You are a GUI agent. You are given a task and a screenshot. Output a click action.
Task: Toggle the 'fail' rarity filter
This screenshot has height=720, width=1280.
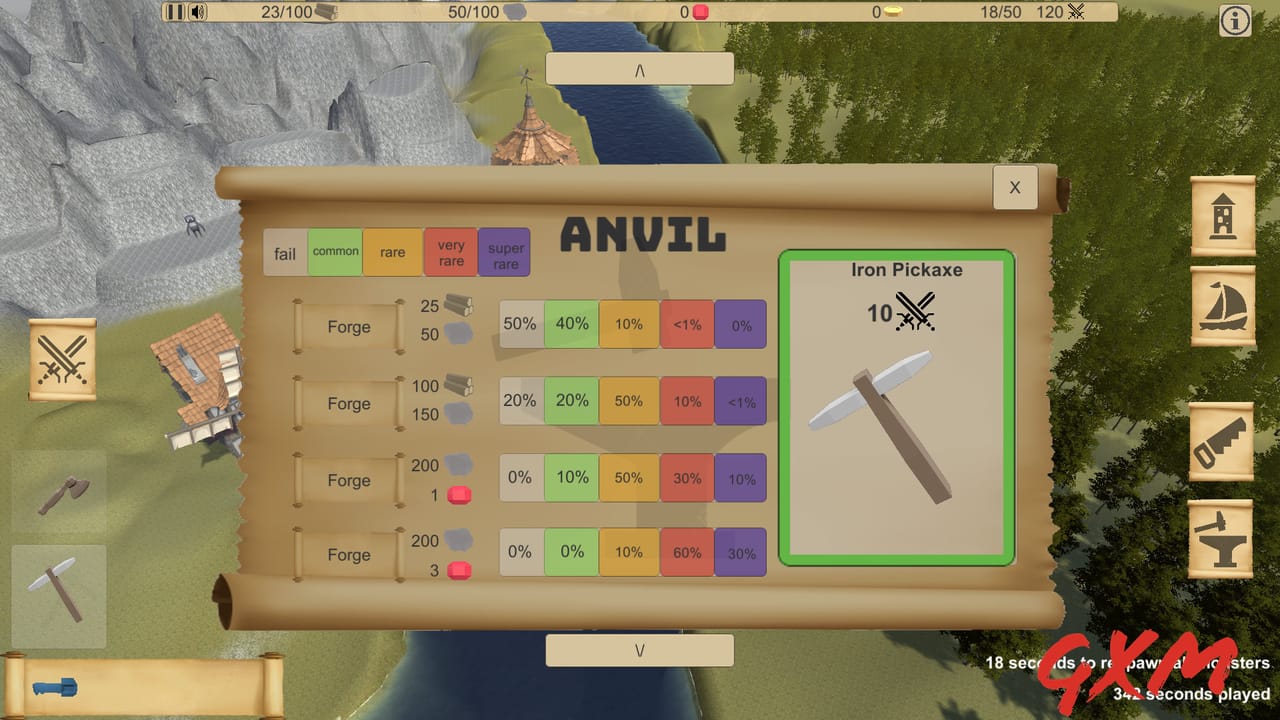click(x=284, y=253)
